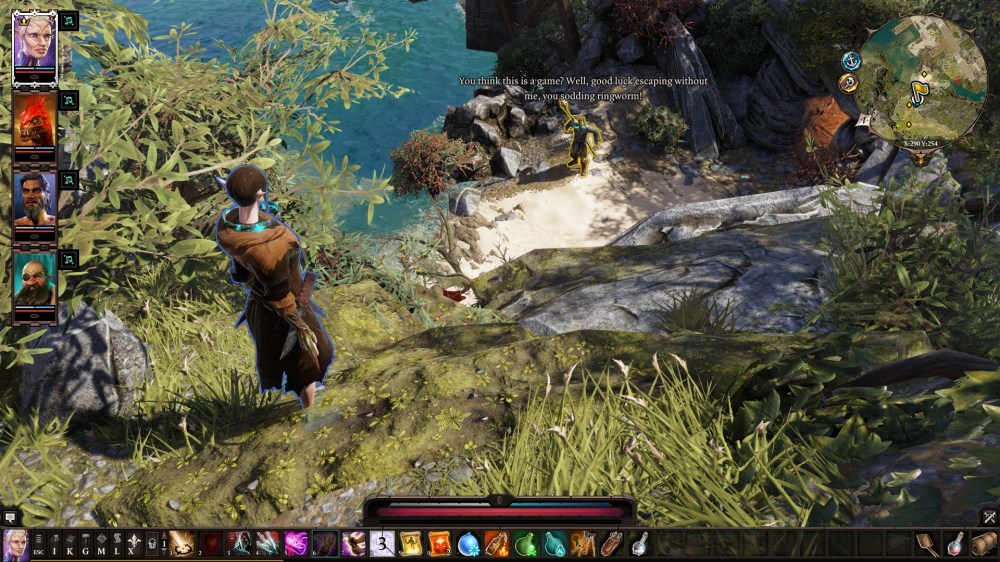Open the skills panel K button

pos(71,544)
